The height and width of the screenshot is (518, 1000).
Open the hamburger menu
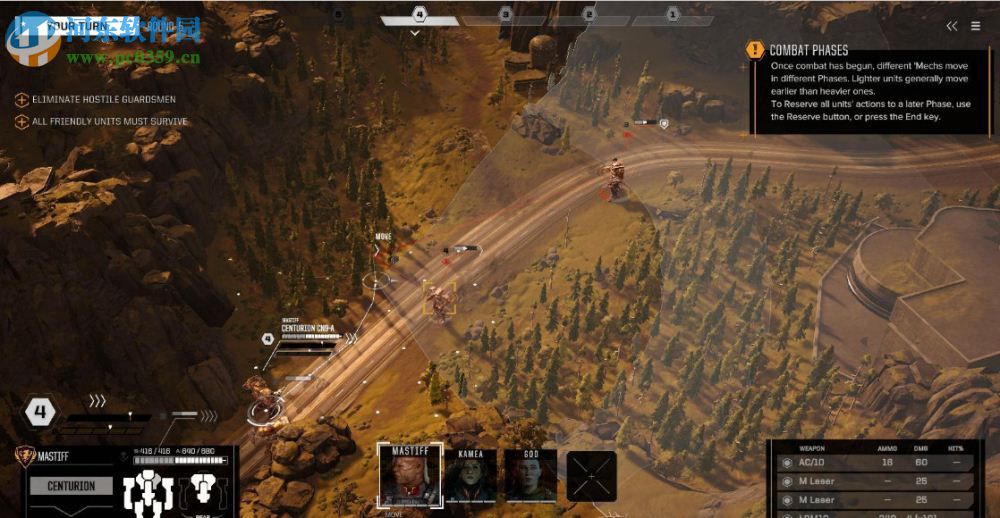975,26
